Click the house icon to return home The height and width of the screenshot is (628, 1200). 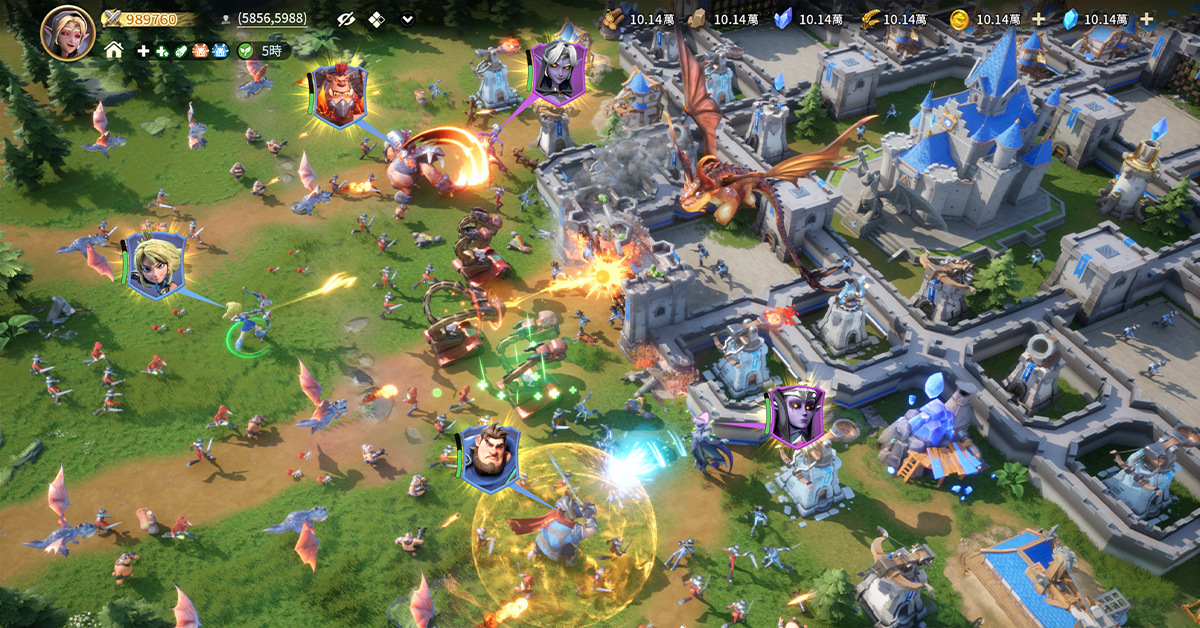pos(114,50)
